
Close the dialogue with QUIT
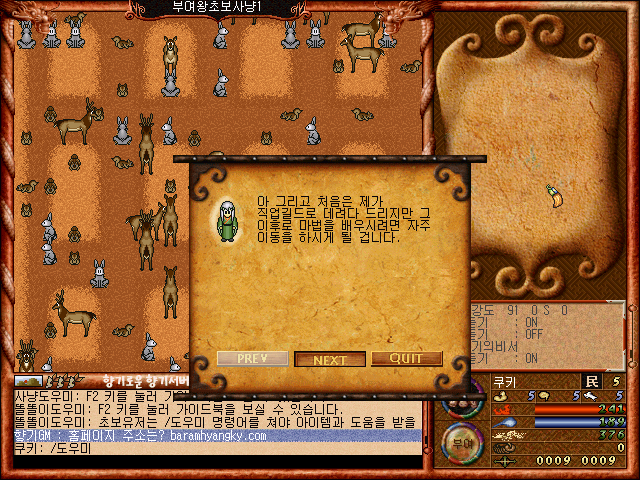pos(406,359)
